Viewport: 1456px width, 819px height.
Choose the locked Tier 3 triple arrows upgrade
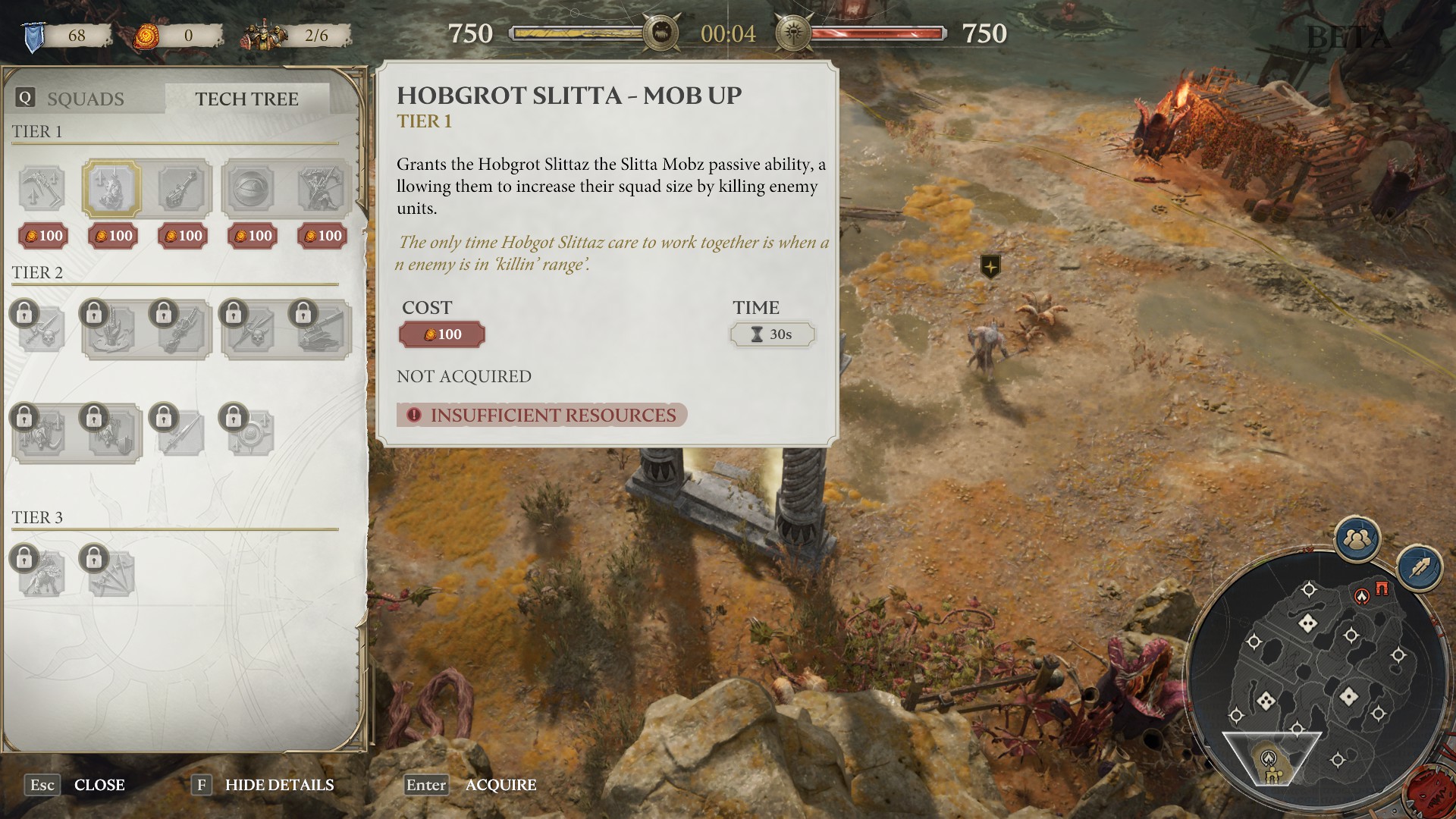[x=111, y=574]
